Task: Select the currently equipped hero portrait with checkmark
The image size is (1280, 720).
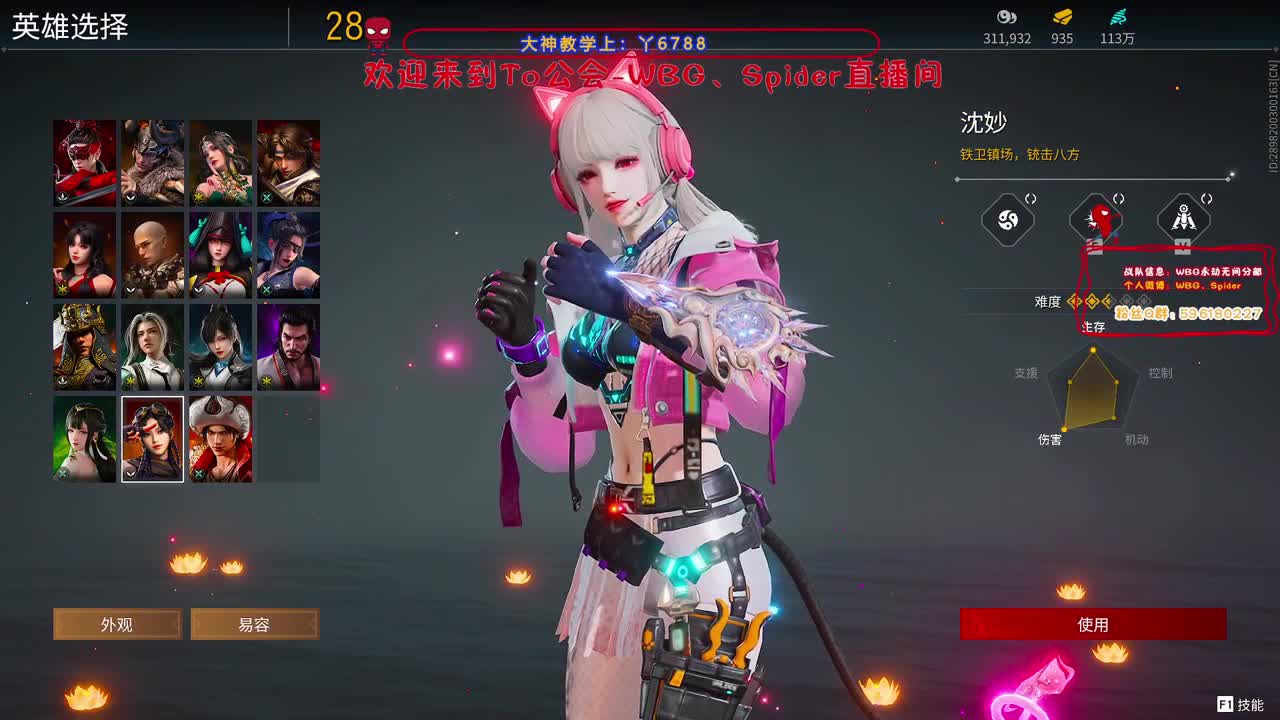Action: (x=152, y=438)
